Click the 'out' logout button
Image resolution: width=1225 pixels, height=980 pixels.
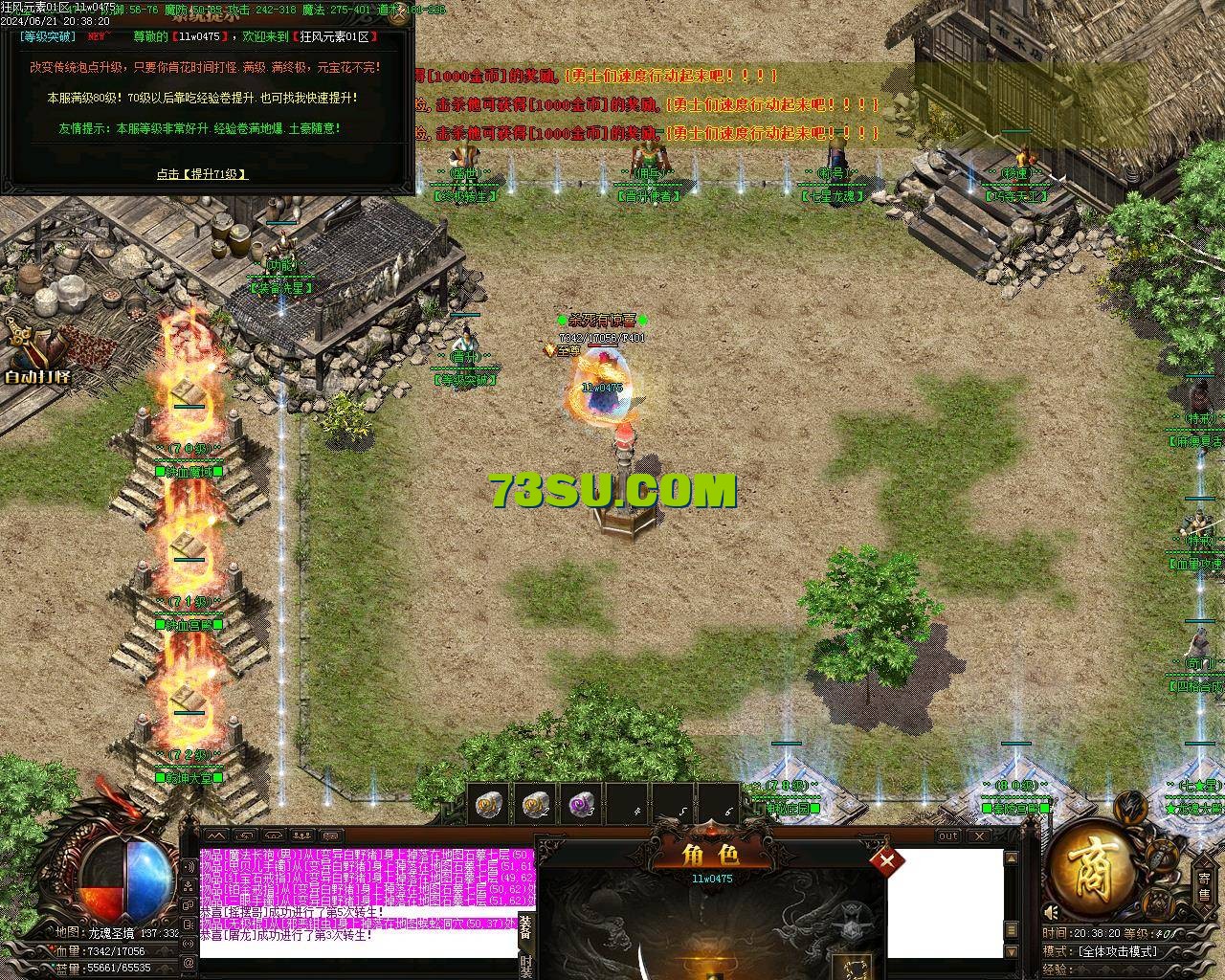[947, 835]
